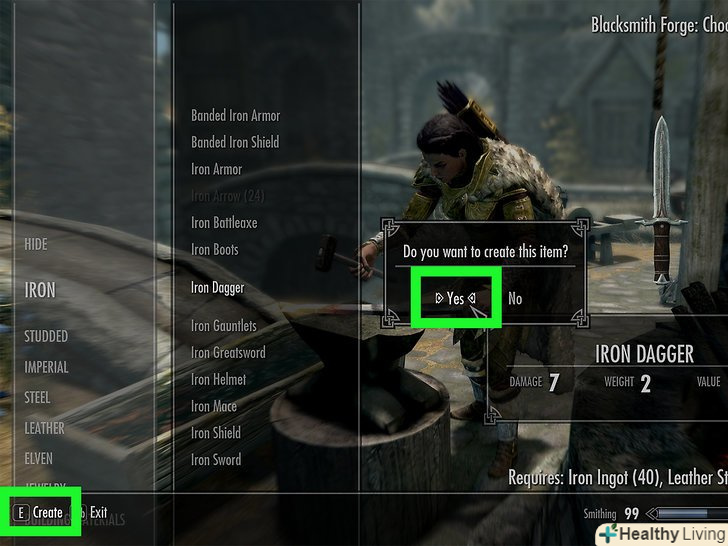Select the Iron Mace entry

(x=214, y=406)
